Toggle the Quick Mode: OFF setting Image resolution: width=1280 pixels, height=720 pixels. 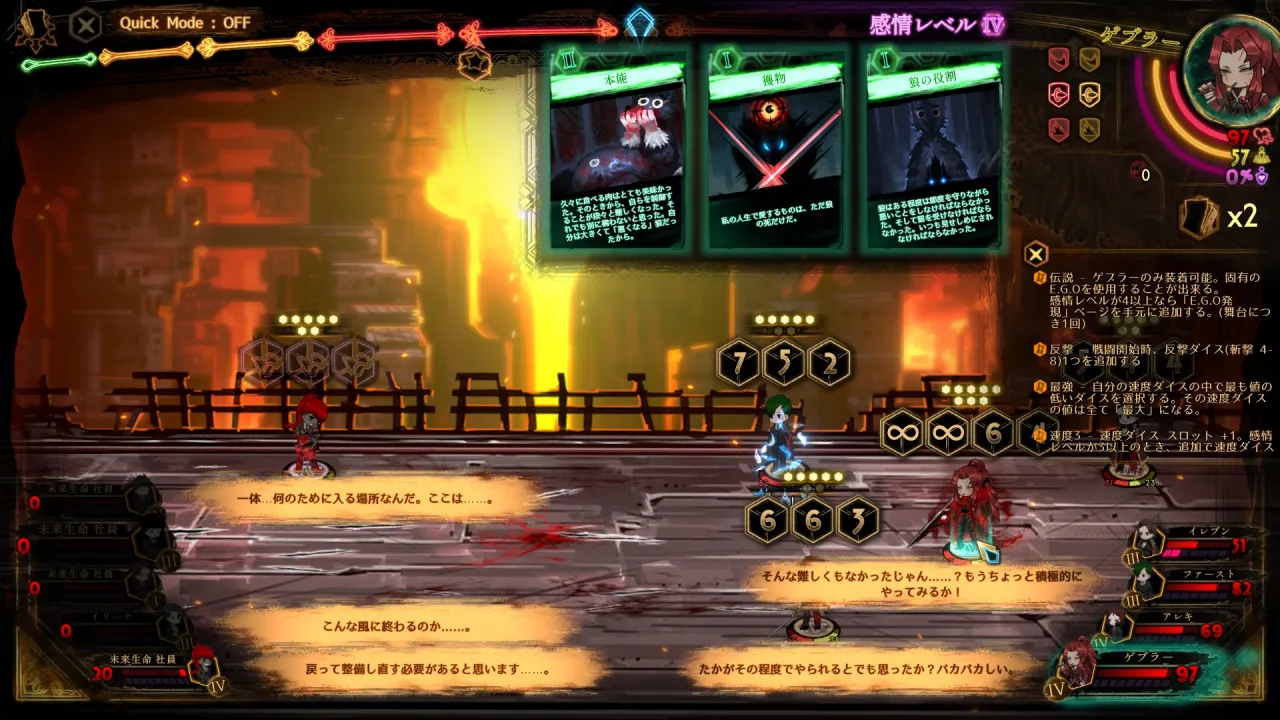(x=185, y=22)
